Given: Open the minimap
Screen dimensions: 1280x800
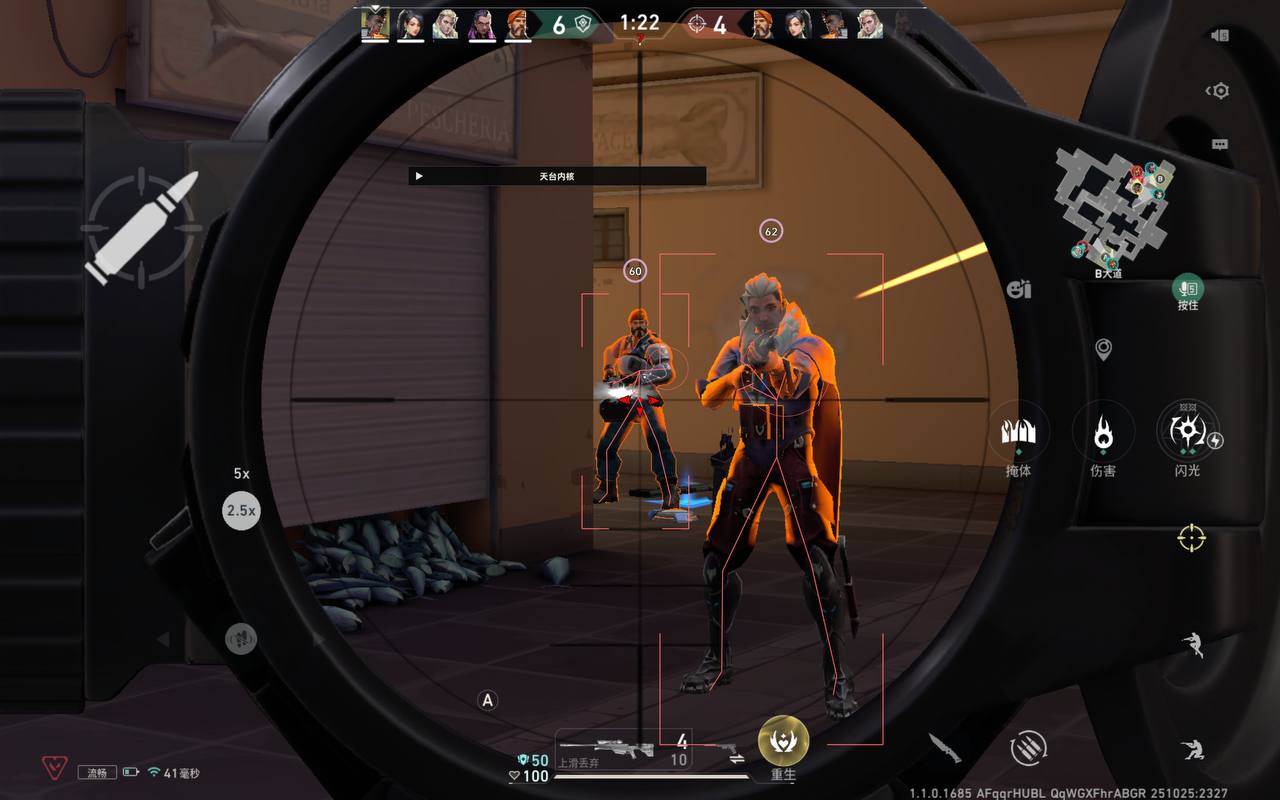Looking at the screenshot, I should (1114, 208).
